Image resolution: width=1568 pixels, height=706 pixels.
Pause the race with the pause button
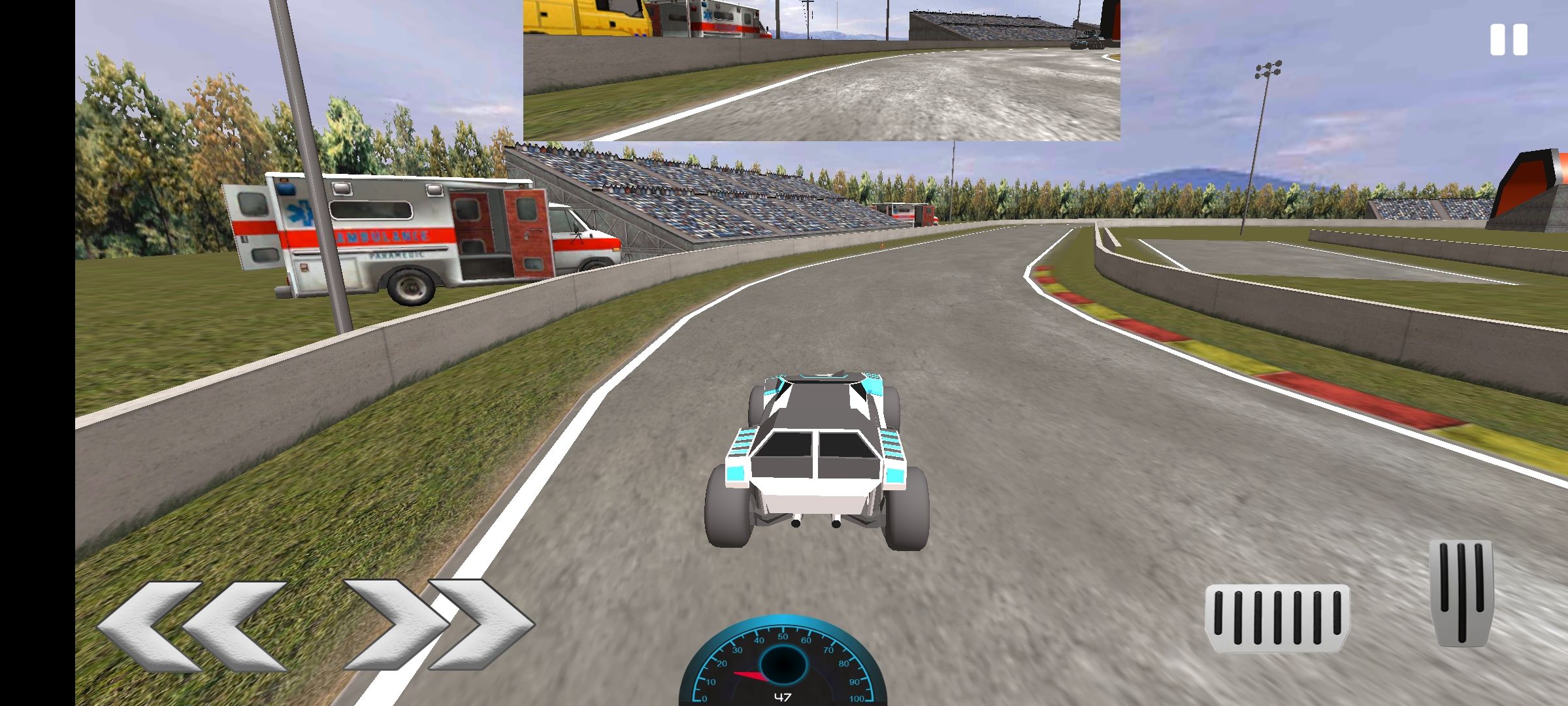pos(1509,40)
